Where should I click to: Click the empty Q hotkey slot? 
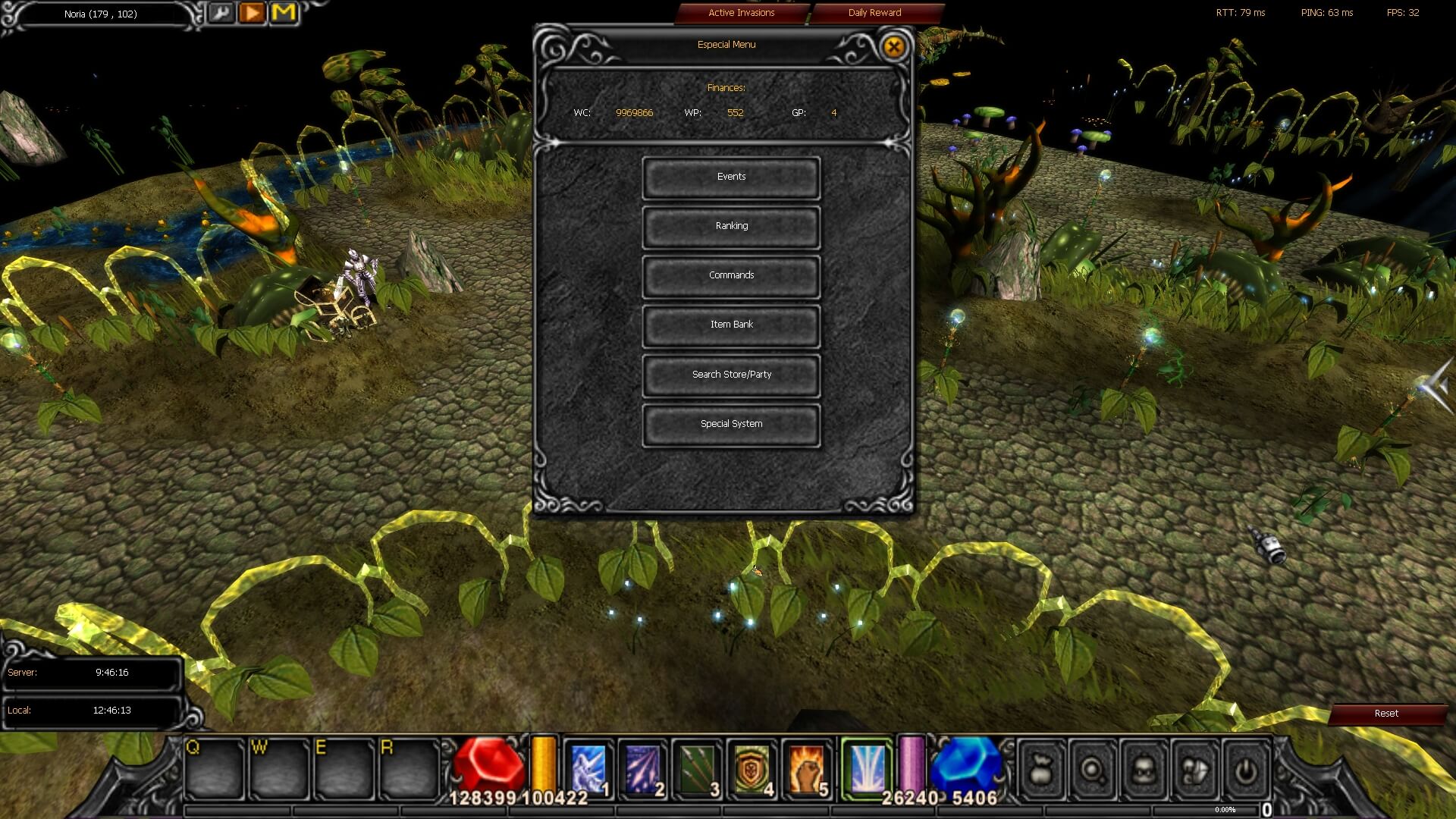(213, 767)
